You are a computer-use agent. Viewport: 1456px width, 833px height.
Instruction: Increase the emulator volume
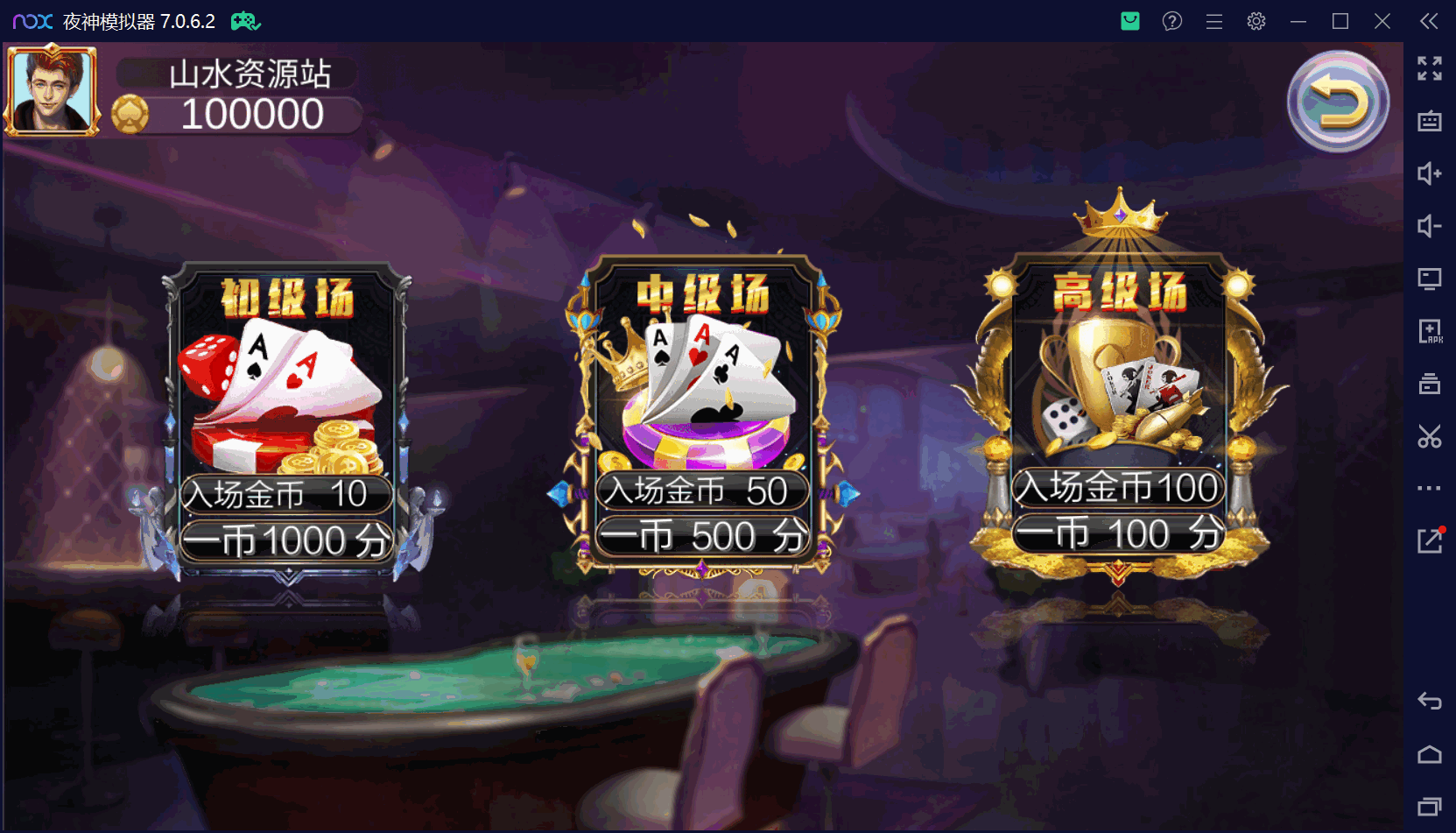pyautogui.click(x=1429, y=173)
